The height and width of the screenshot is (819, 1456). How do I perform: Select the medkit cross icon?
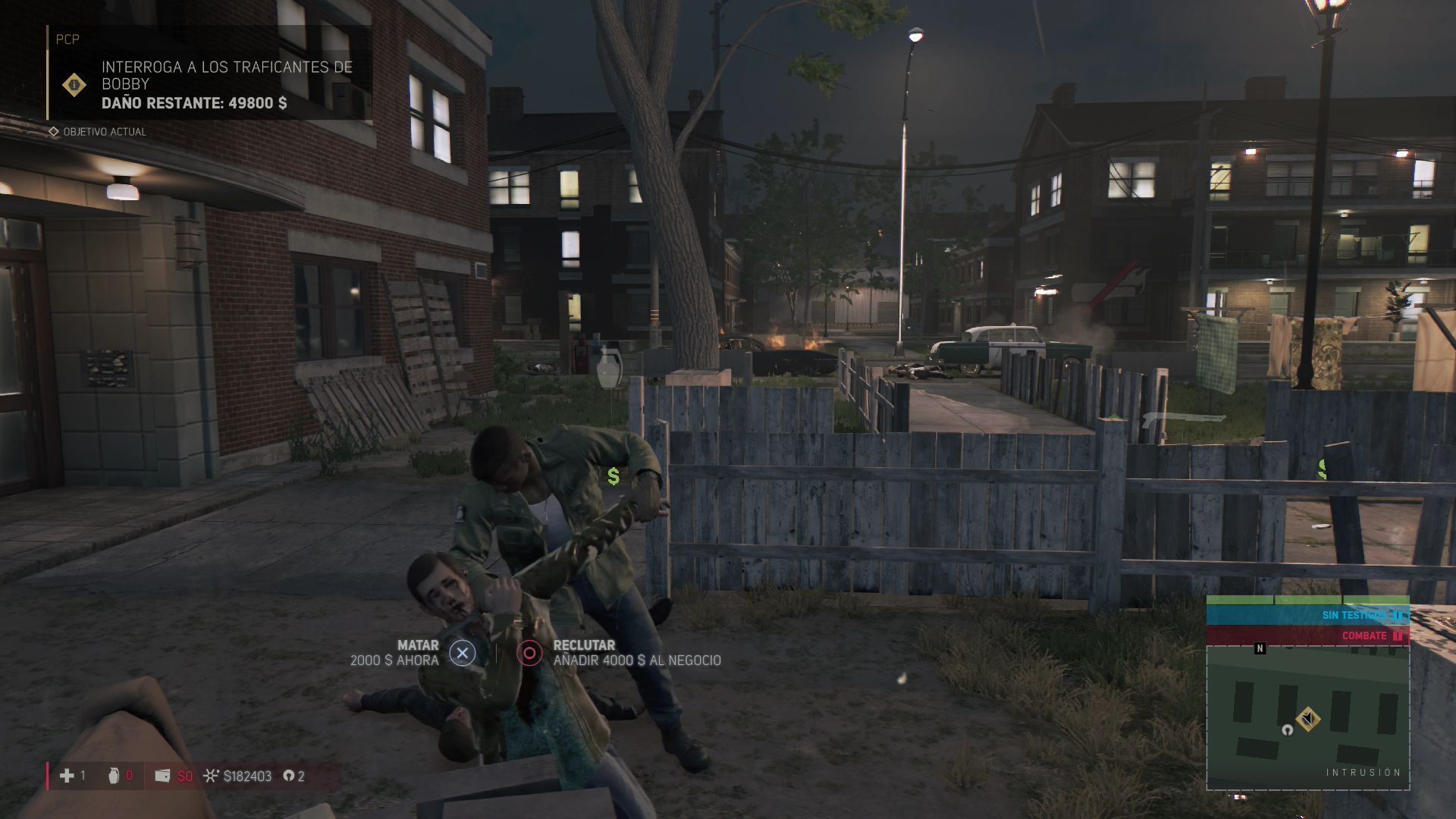pyautogui.click(x=67, y=776)
